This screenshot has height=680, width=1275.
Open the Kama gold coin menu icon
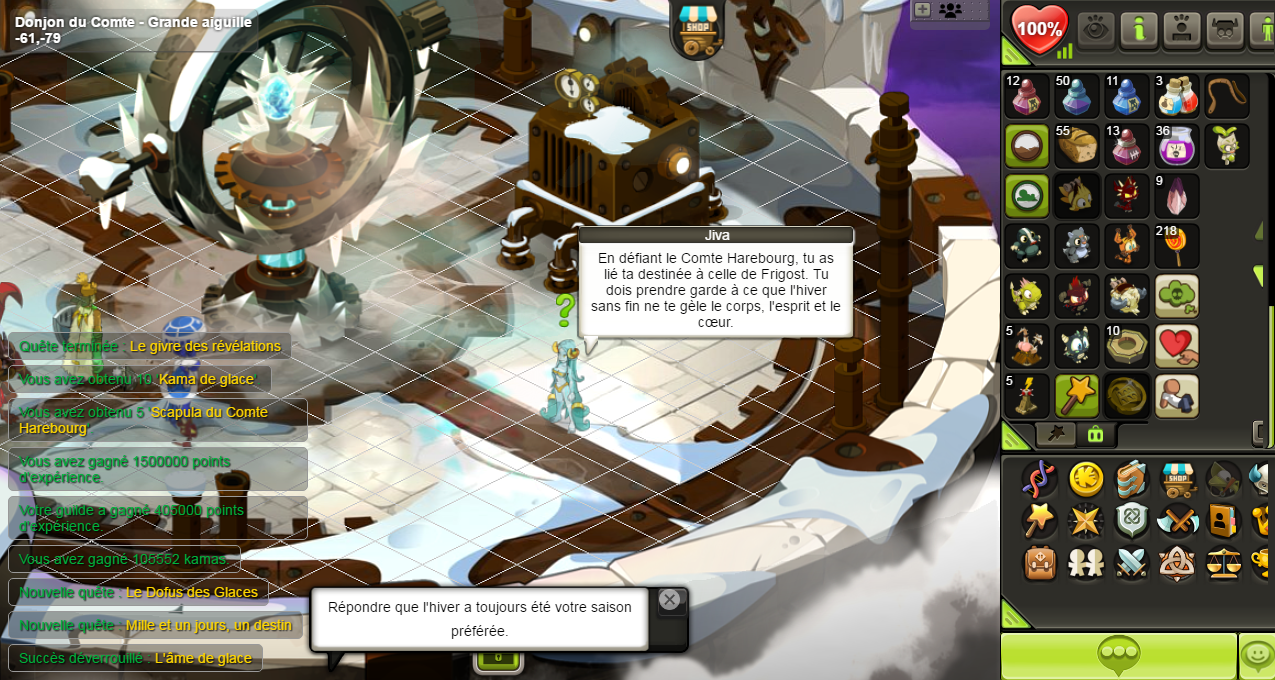click(x=1086, y=479)
